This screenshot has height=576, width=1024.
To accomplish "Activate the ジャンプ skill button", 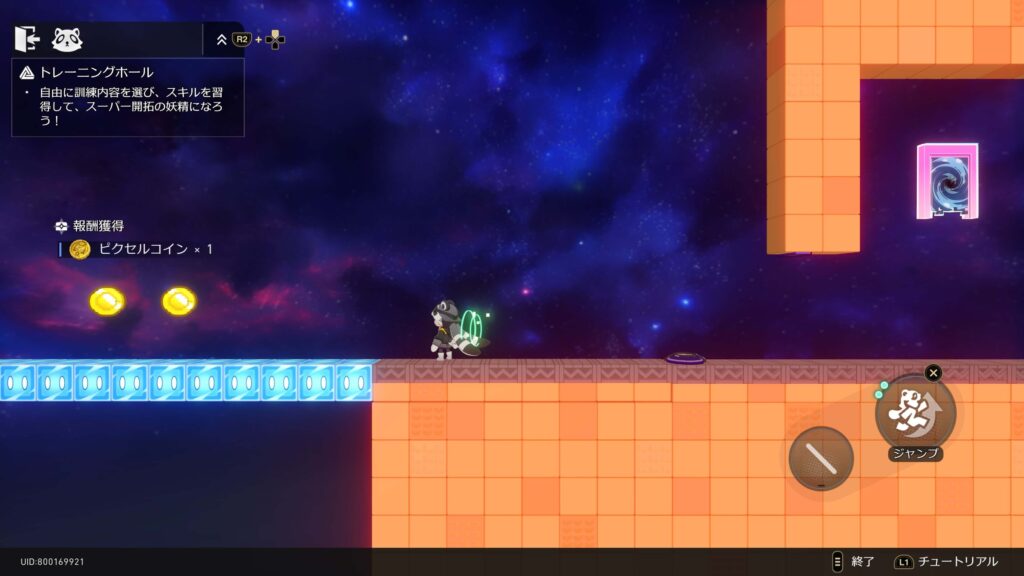I will pyautogui.click(x=915, y=412).
